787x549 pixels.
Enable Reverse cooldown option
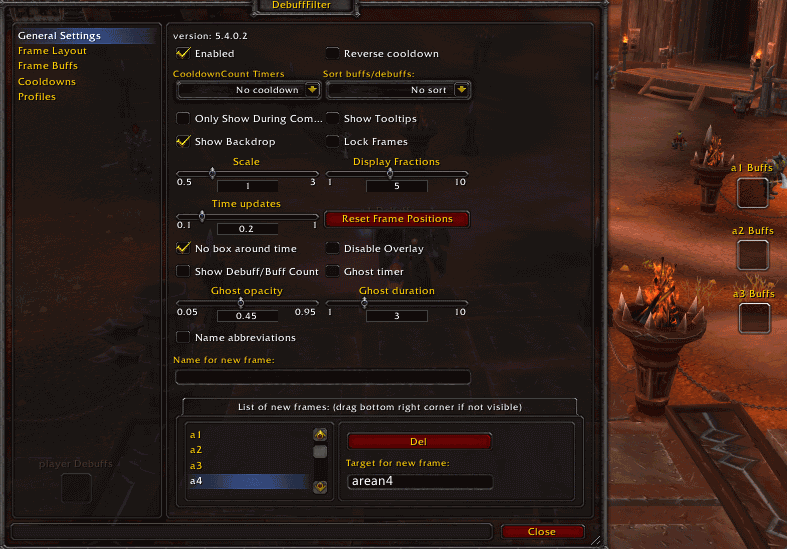pos(333,53)
